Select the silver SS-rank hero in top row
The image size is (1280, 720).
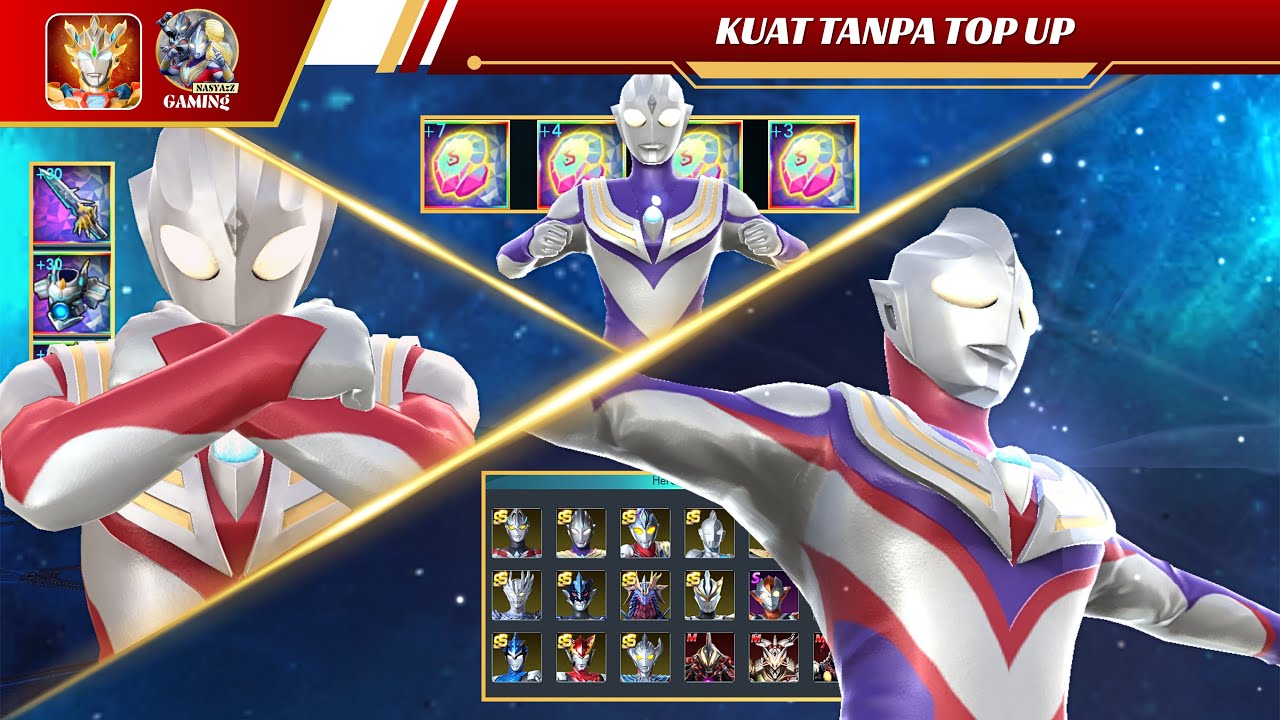click(x=707, y=531)
